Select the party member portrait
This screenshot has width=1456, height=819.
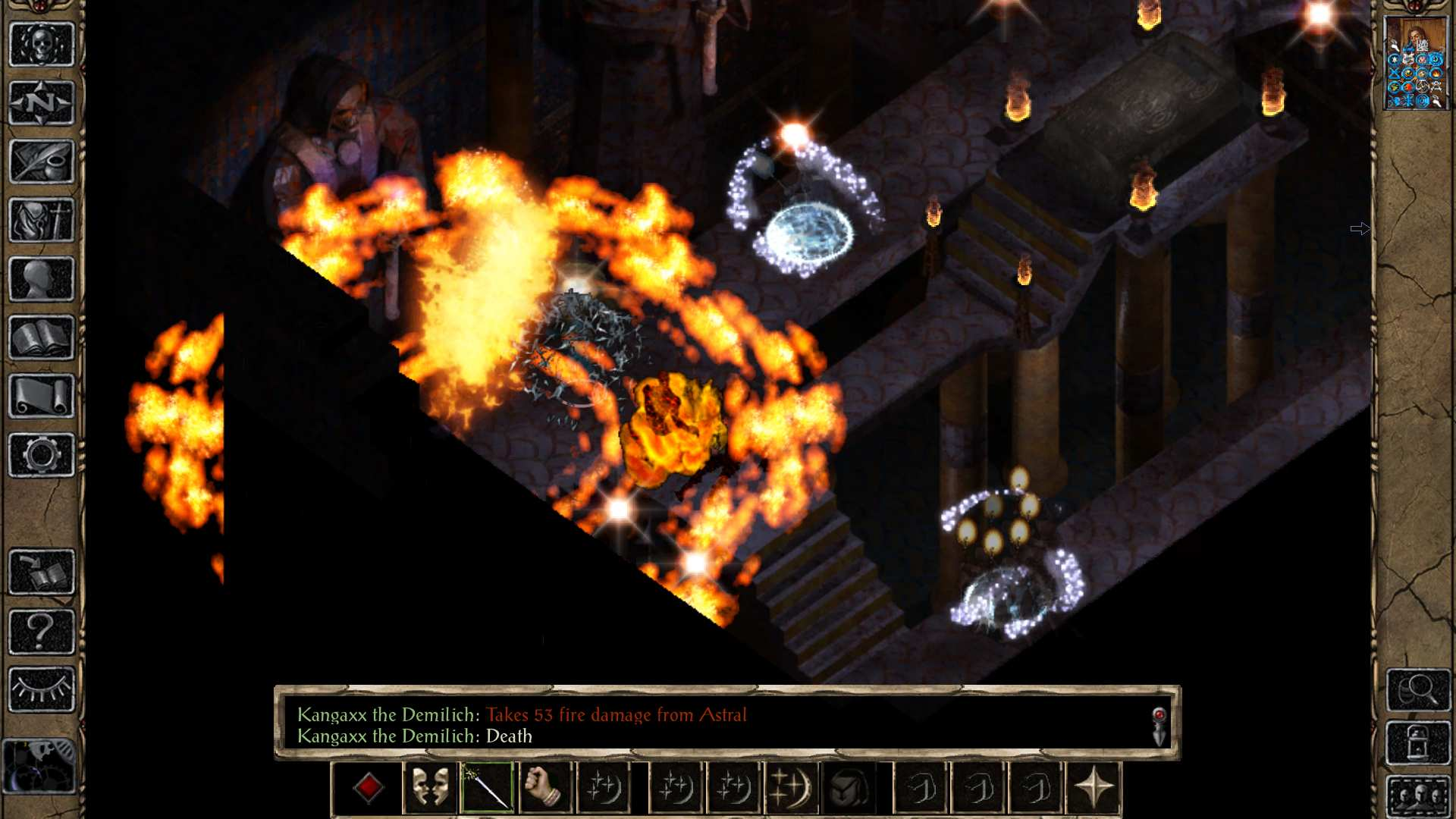(1416, 64)
